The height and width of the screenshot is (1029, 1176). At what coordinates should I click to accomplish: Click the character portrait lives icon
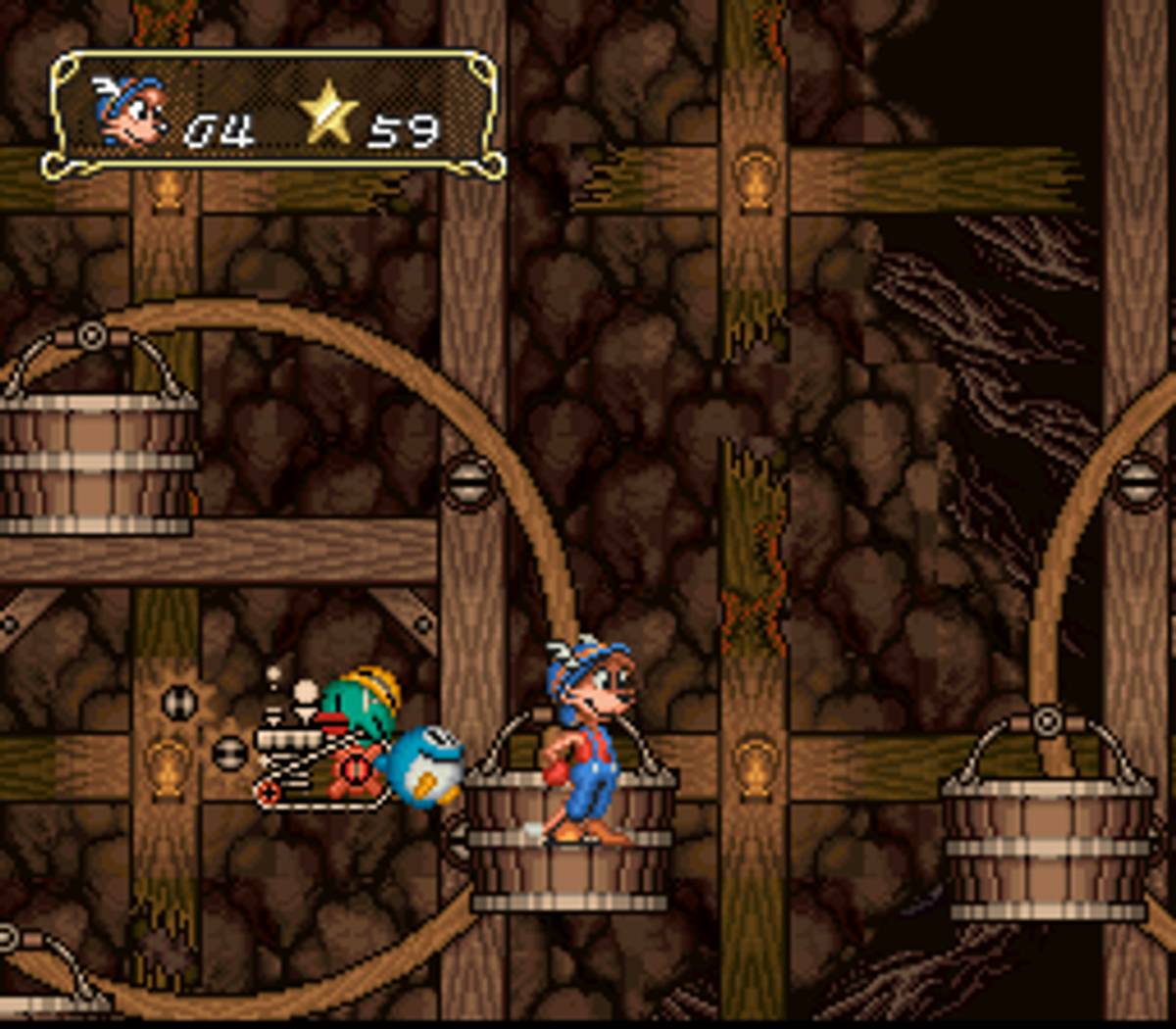[129, 113]
